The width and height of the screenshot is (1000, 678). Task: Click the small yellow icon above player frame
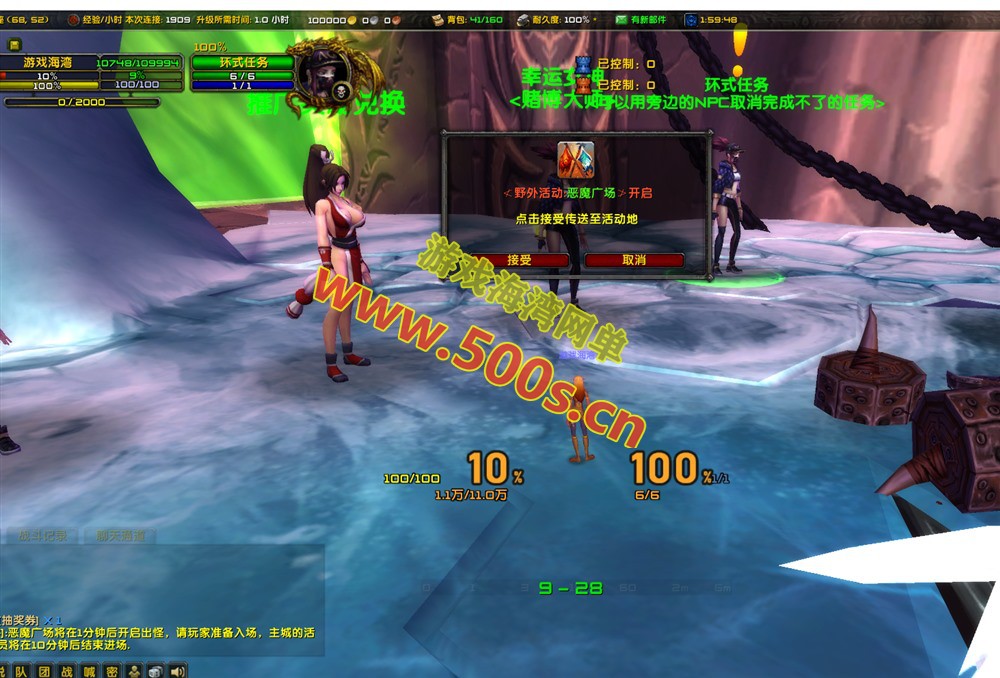pyautogui.click(x=15, y=45)
